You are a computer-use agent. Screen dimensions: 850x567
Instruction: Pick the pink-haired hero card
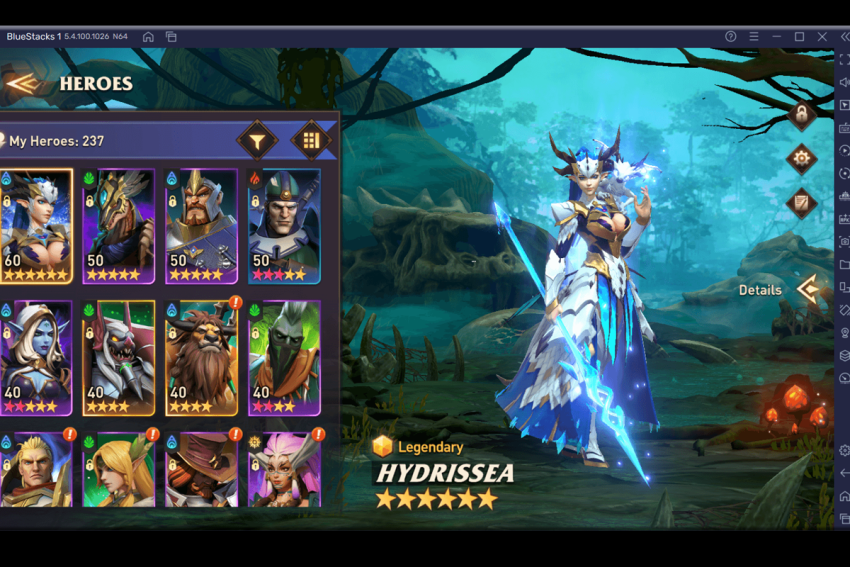(284, 470)
